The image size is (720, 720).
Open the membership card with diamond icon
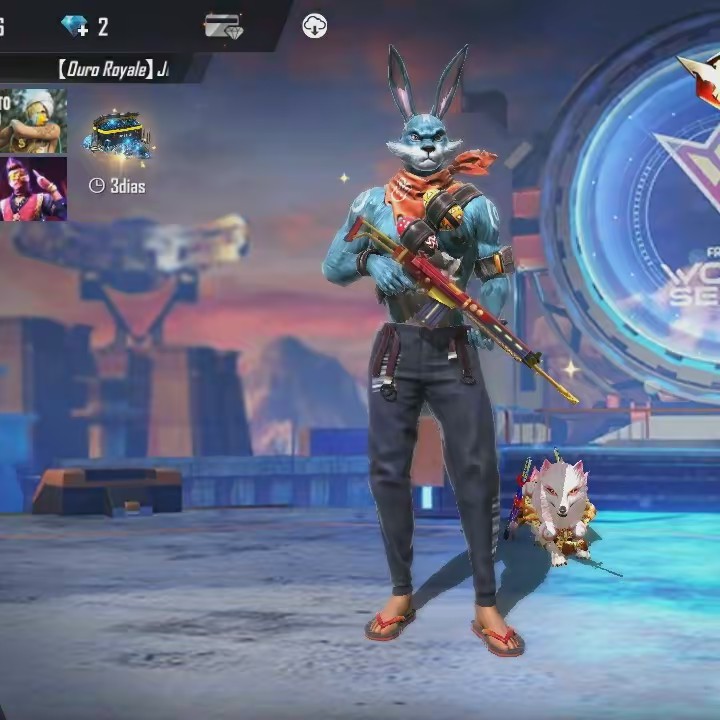223,26
